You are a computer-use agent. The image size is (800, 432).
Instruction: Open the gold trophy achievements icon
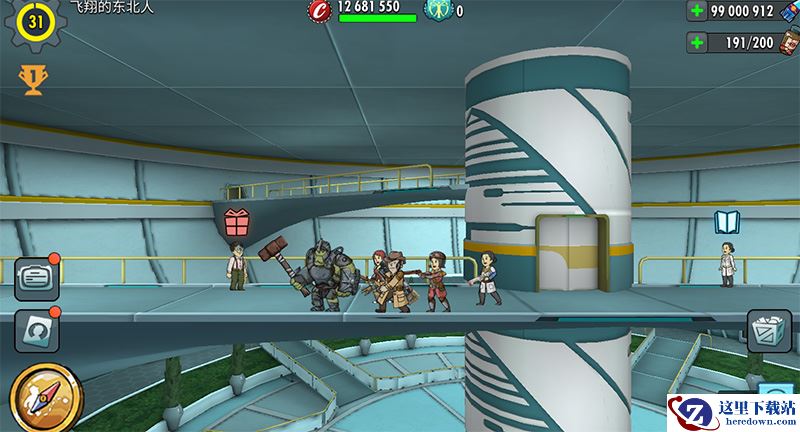tap(33, 79)
